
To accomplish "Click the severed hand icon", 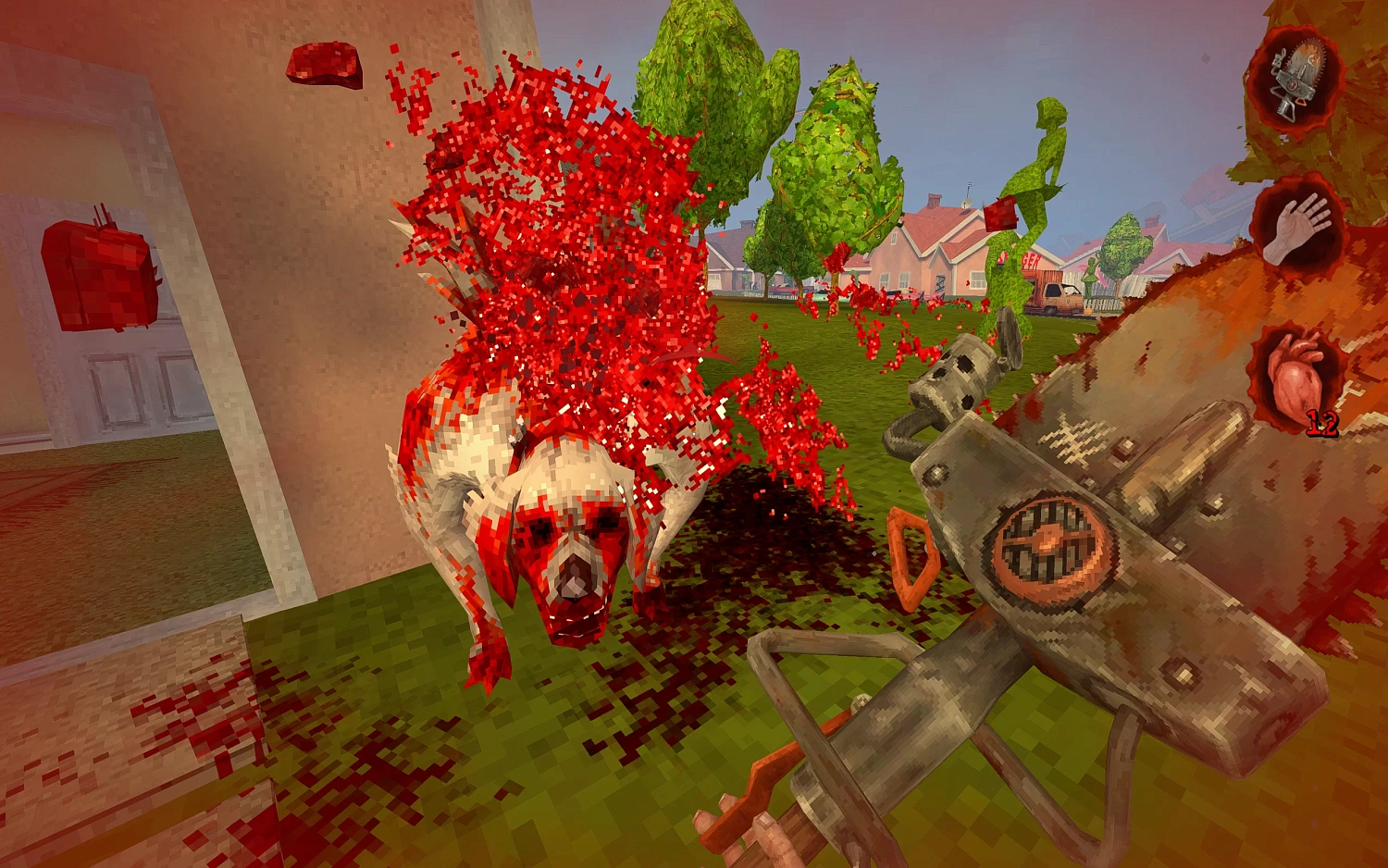I will click(1297, 227).
